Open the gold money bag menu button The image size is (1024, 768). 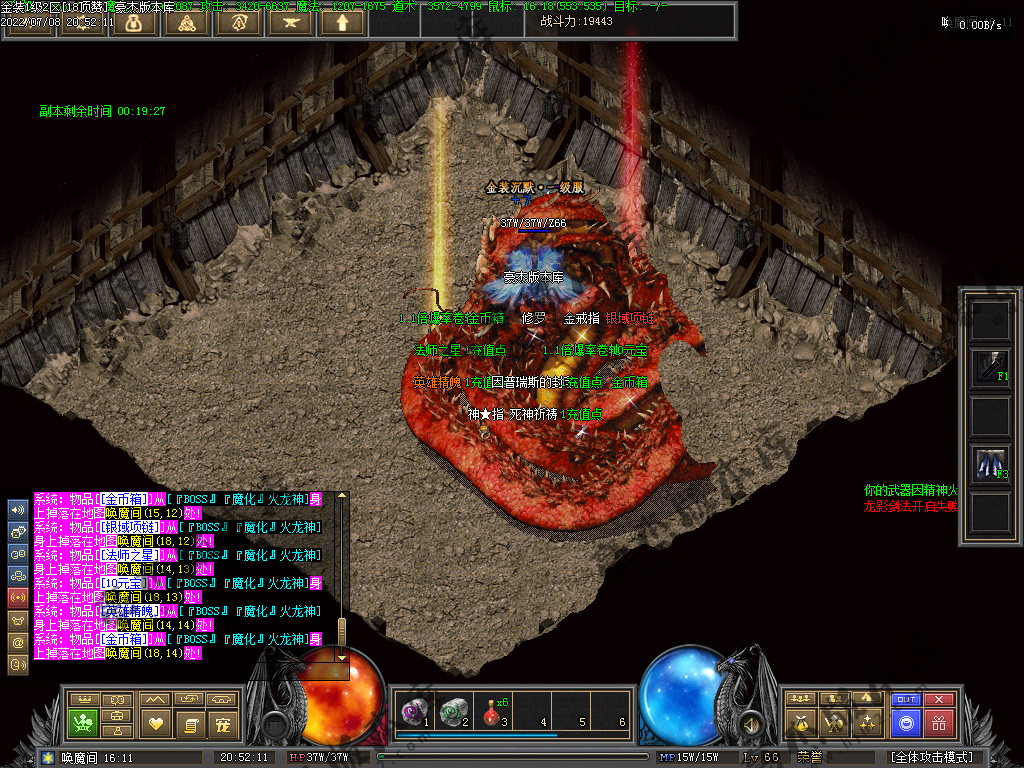800,722
